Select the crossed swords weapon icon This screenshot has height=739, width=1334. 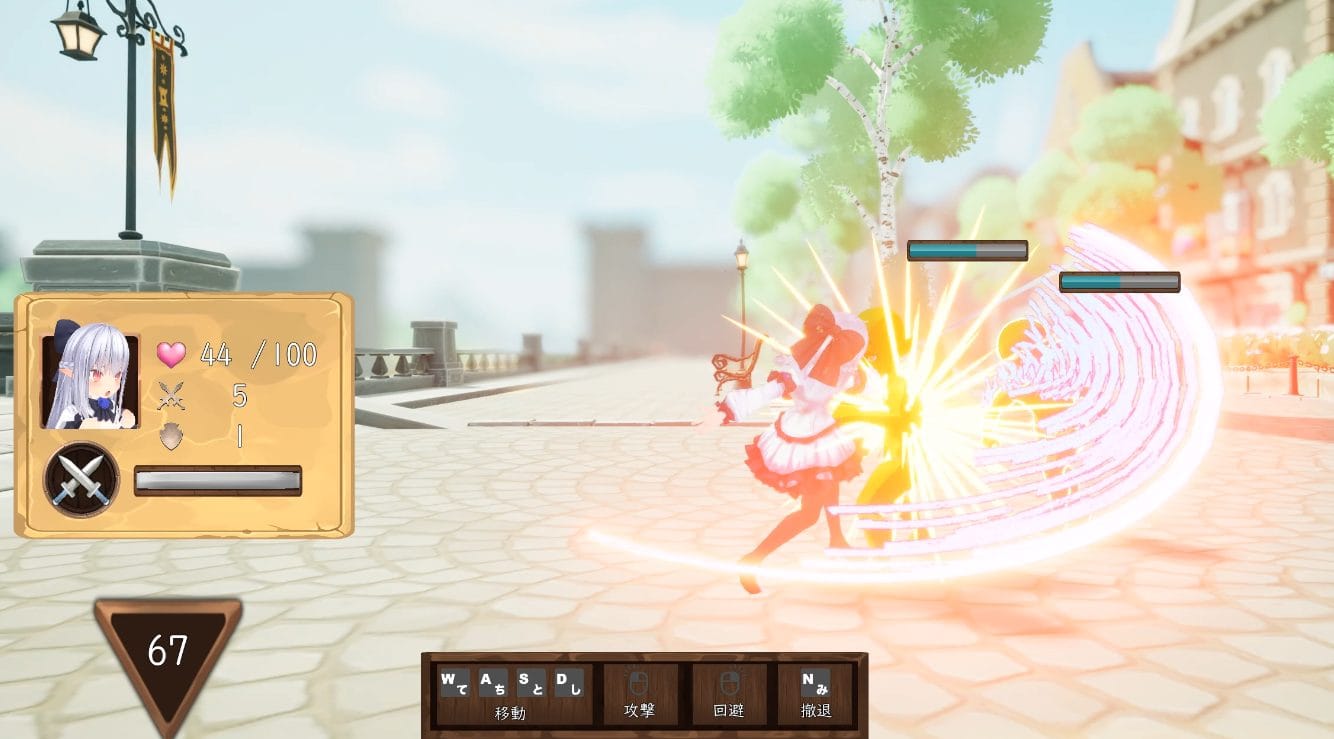click(82, 480)
